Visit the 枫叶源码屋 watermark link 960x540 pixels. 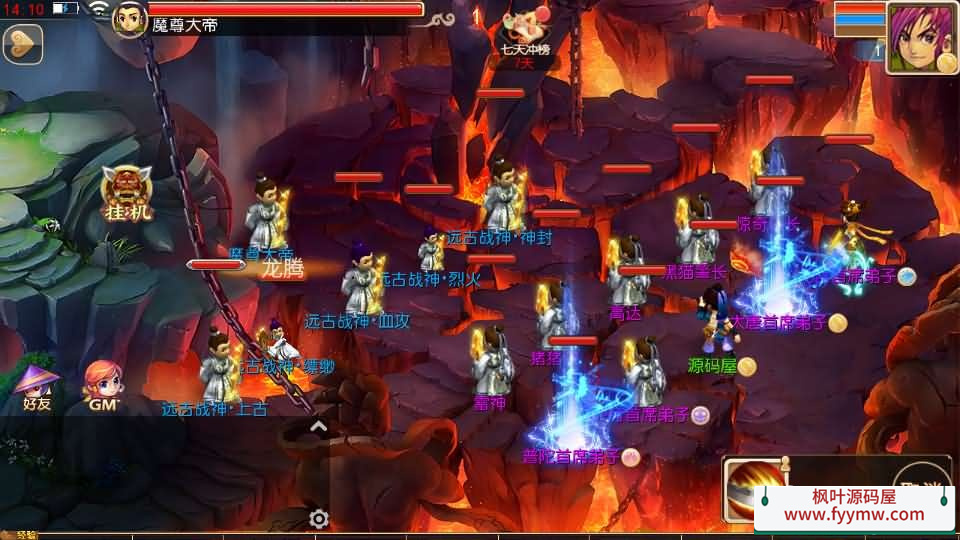point(854,506)
